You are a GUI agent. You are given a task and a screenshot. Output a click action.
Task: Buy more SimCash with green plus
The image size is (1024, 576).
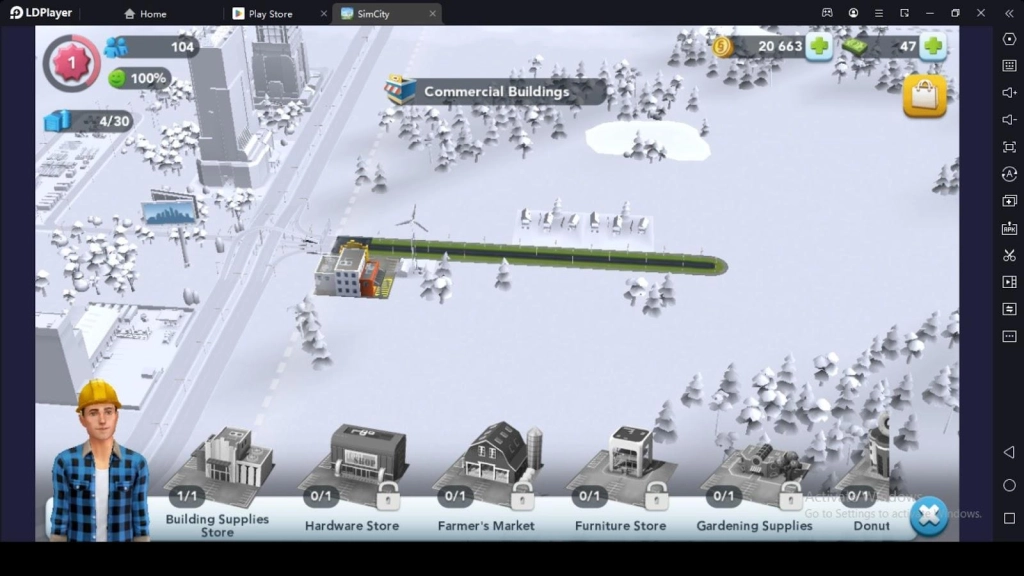[x=933, y=46]
